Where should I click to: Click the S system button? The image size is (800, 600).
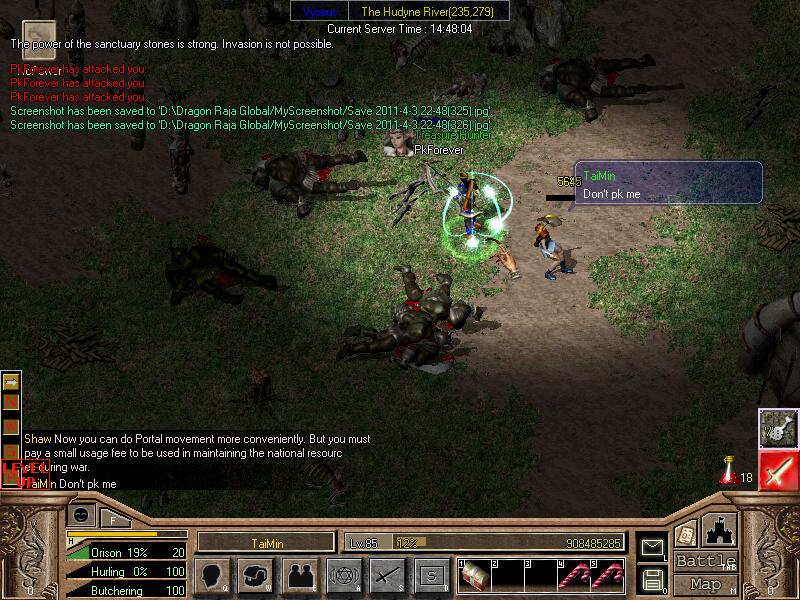tap(431, 575)
